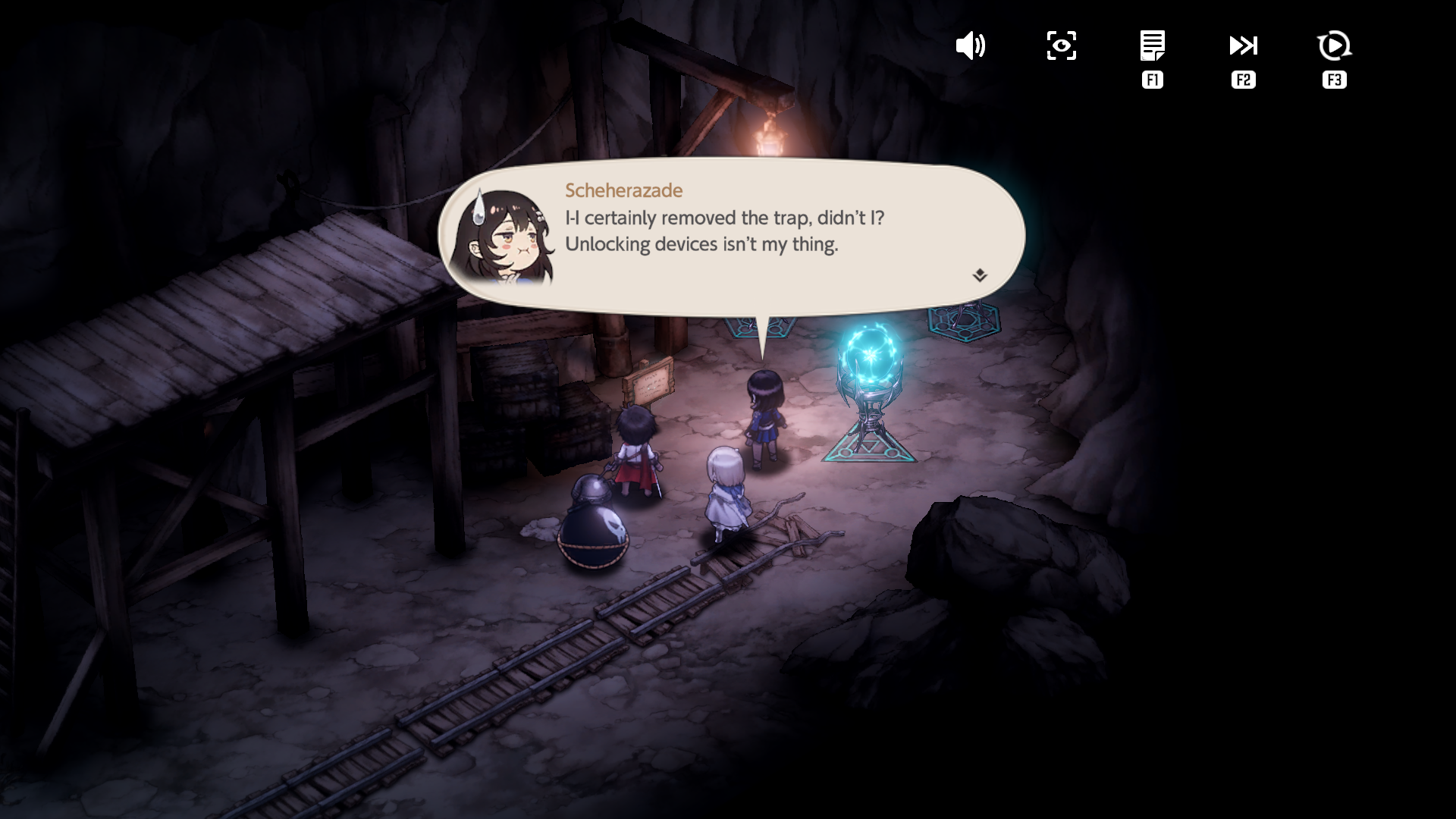The width and height of the screenshot is (1456, 819).
Task: Hide the dialogue interface with the eye icon
Action: tap(1061, 46)
